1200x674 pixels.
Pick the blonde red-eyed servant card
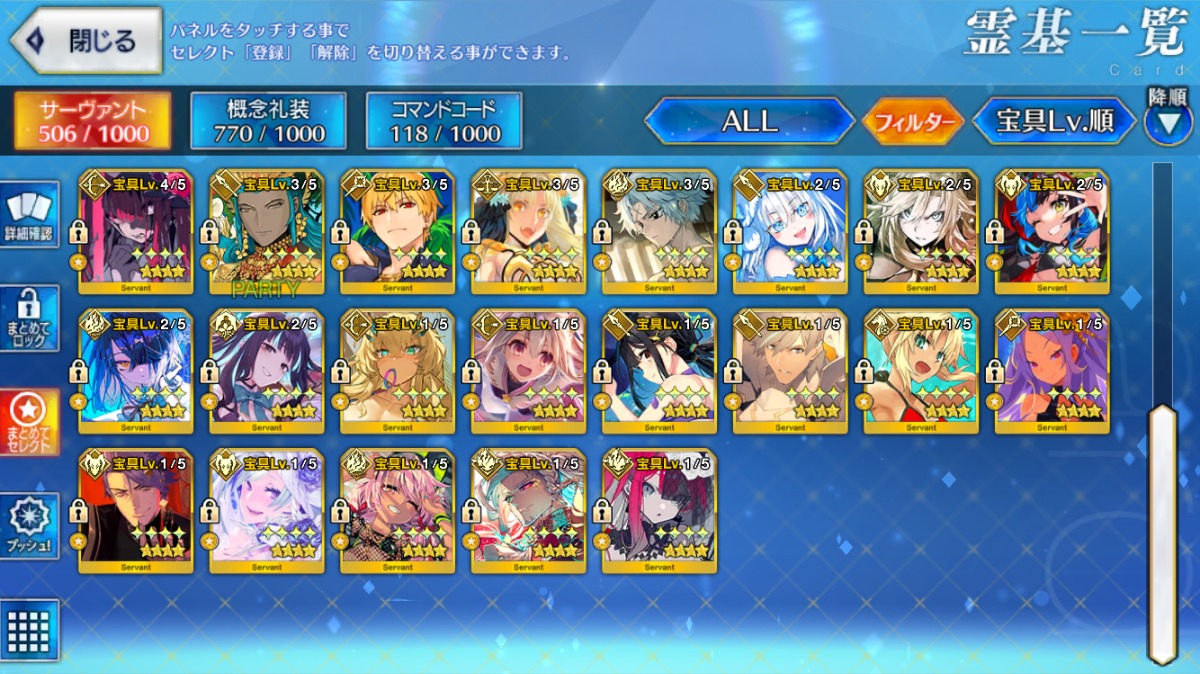[x=397, y=232]
